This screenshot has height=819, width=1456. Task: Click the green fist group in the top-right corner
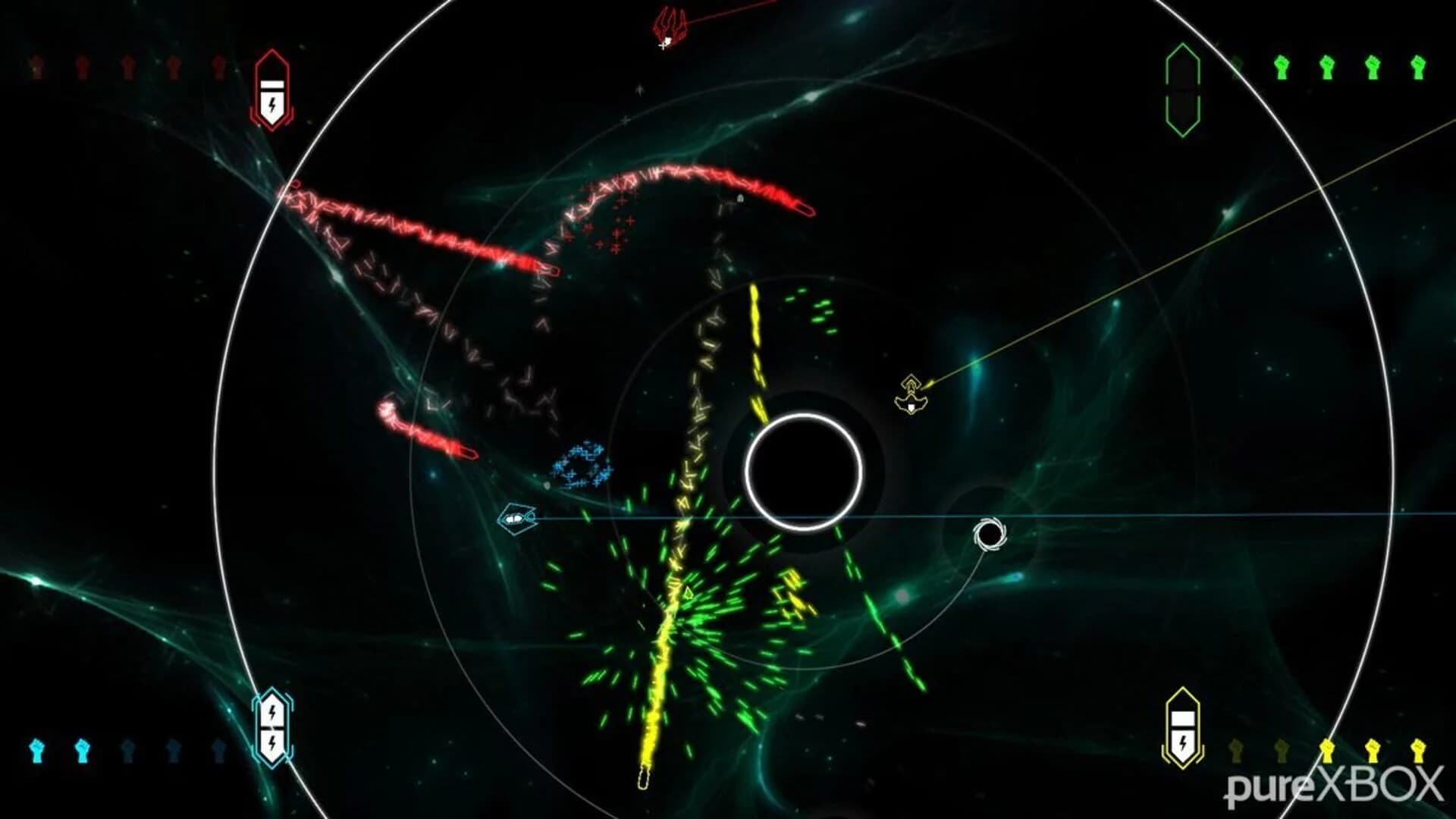1350,67
